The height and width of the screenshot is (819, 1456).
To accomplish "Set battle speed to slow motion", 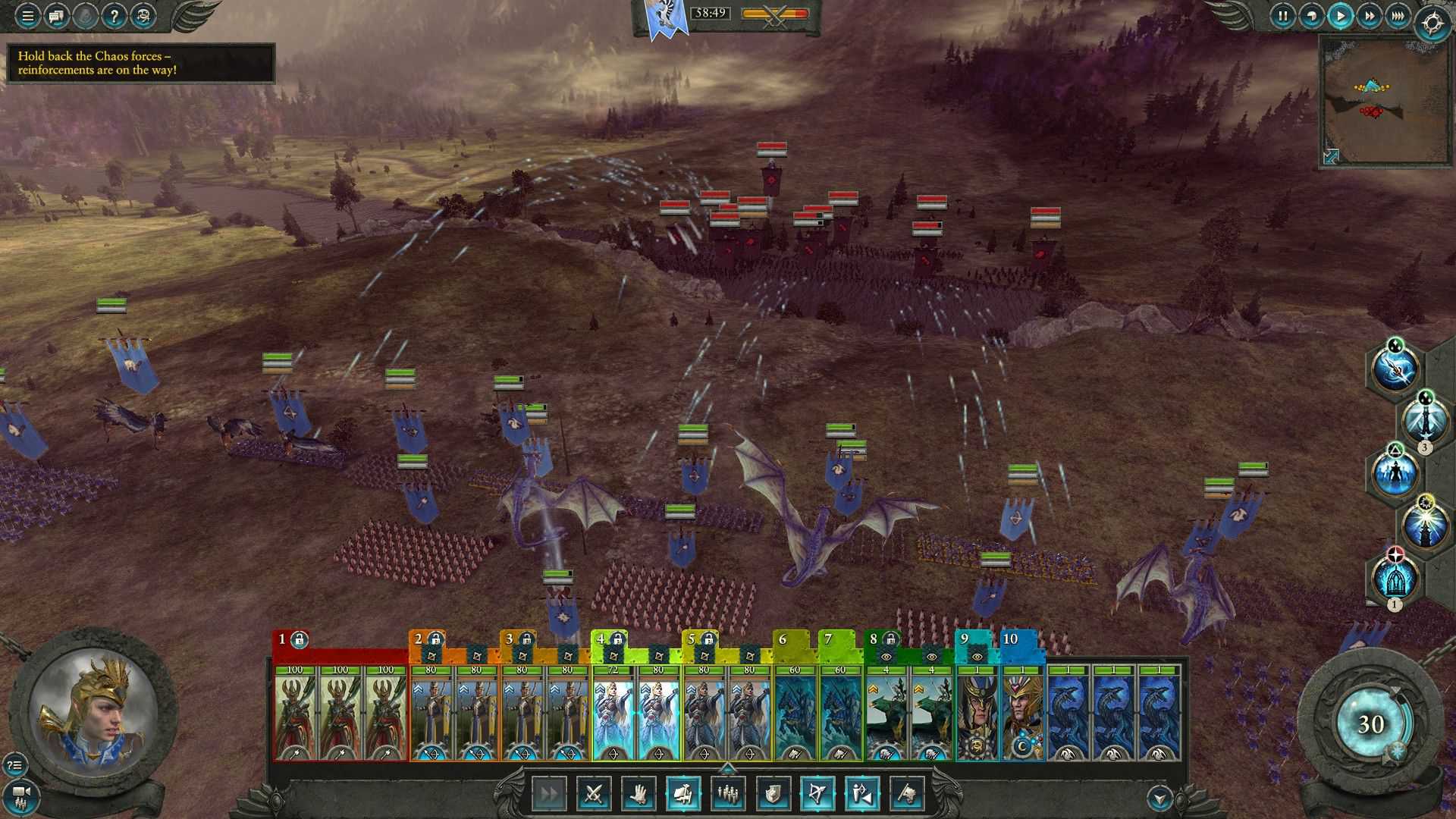I will [1311, 16].
